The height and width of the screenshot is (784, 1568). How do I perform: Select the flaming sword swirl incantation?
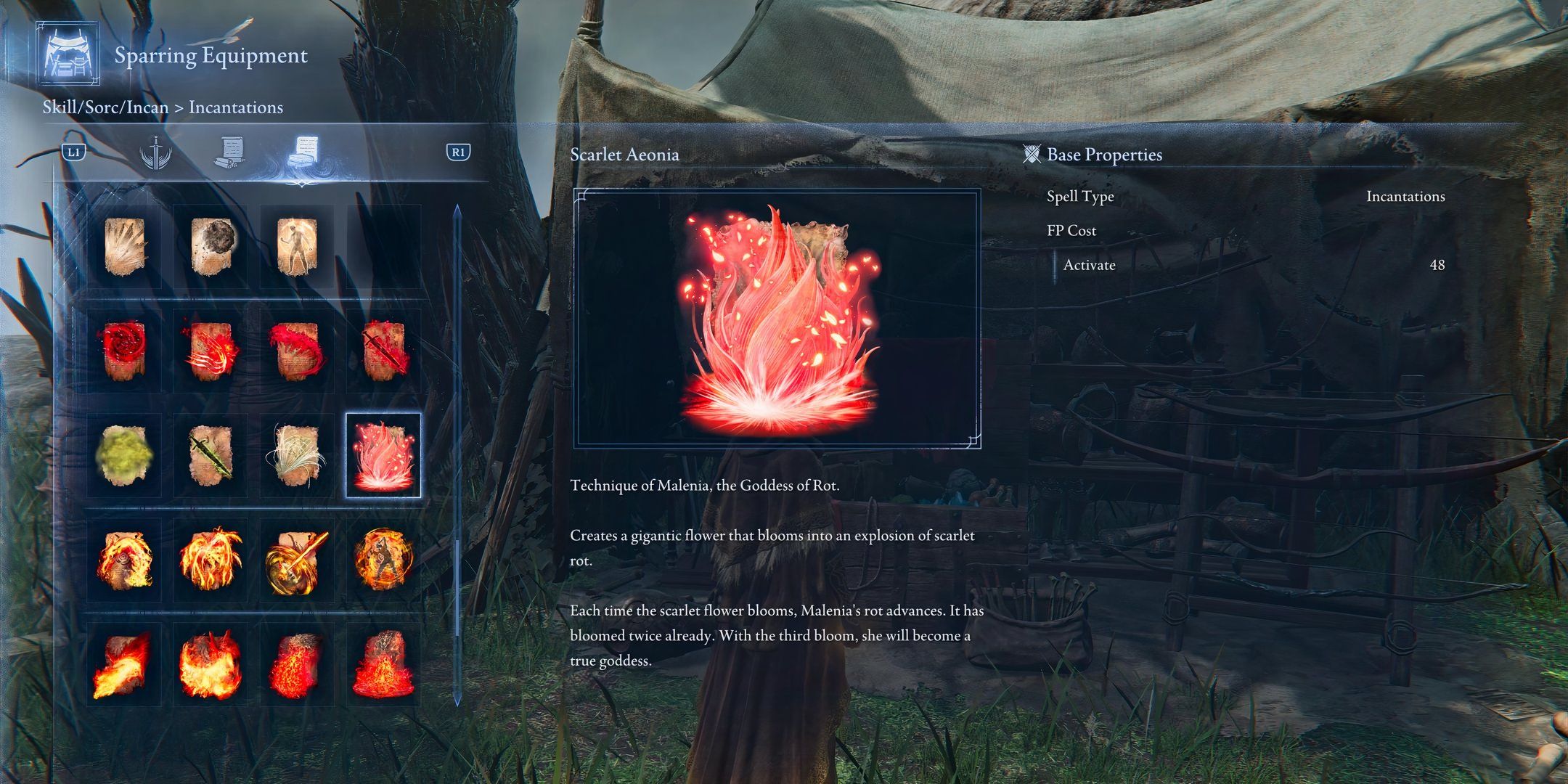(297, 560)
